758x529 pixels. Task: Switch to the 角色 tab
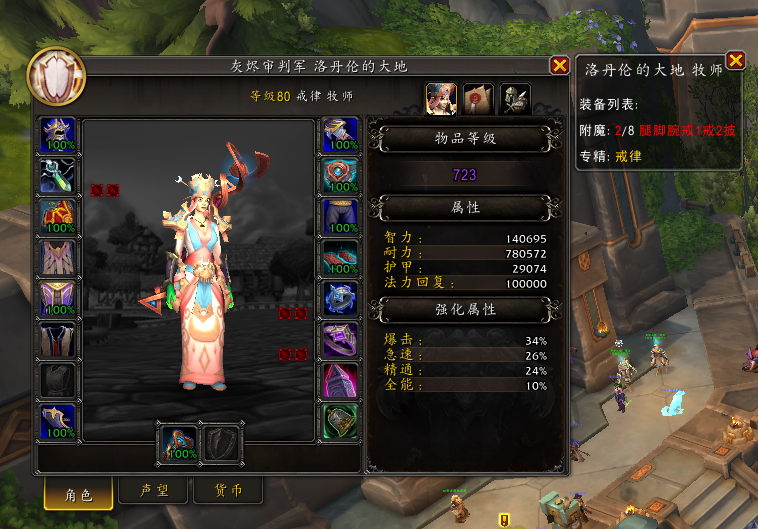pyautogui.click(x=78, y=491)
